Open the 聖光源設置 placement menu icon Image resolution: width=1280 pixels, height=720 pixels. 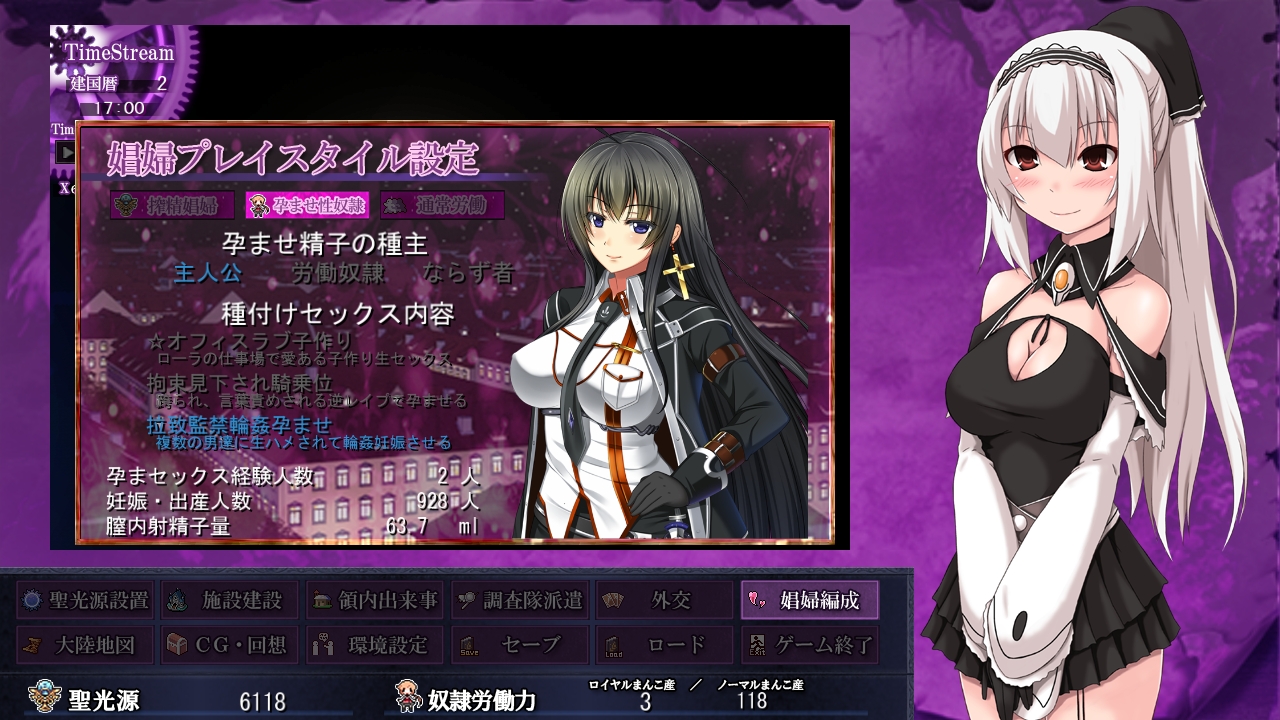click(33, 601)
